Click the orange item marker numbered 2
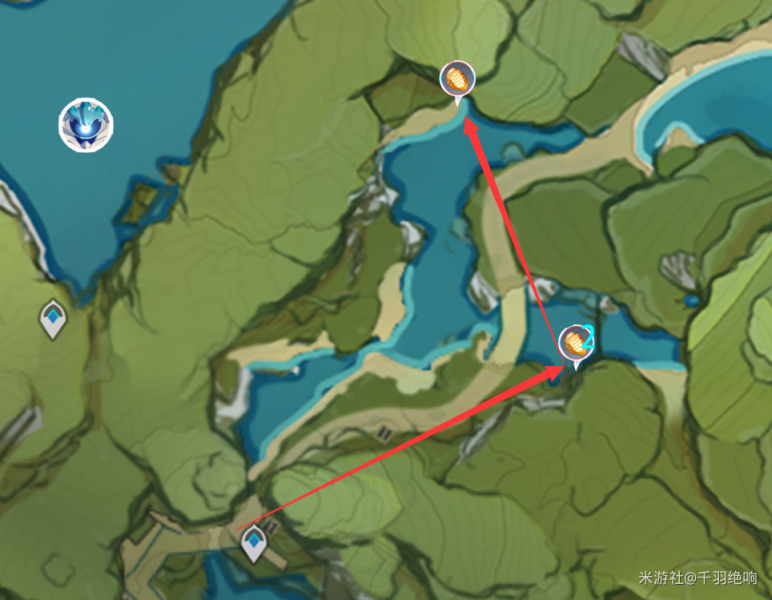772x600 pixels. pyautogui.click(x=576, y=344)
